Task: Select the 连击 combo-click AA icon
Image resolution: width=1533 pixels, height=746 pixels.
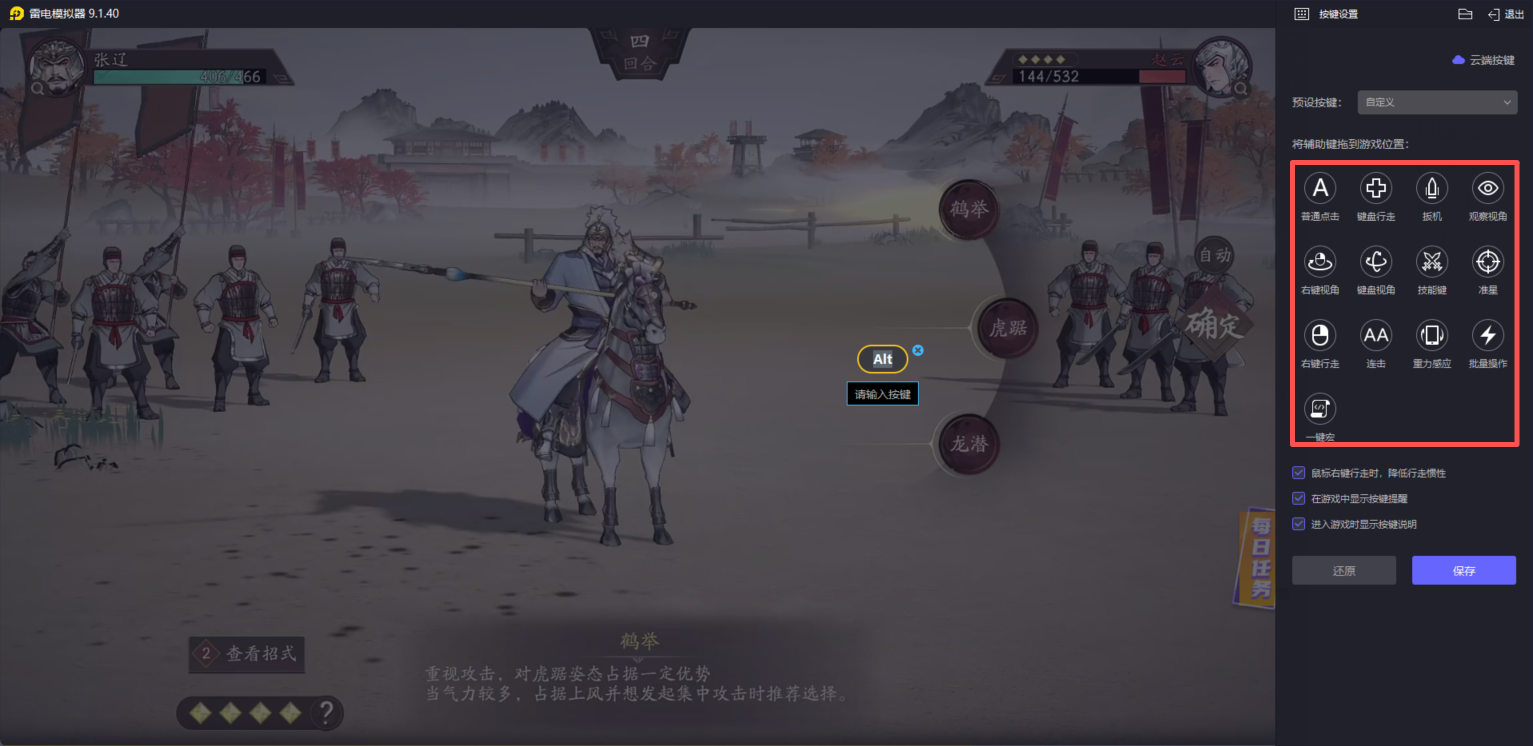Action: point(1376,335)
